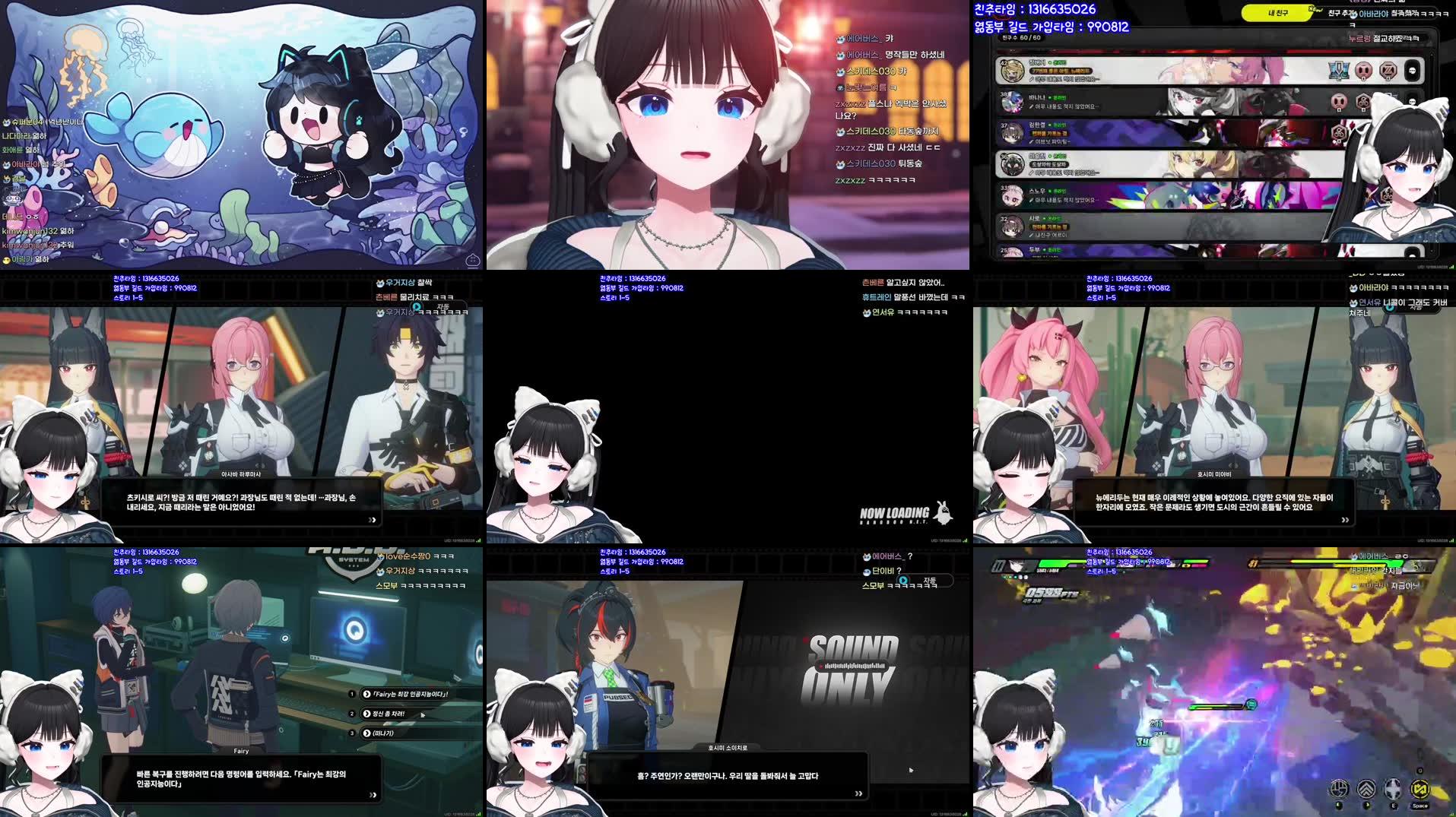Viewport: 1456px width, 817px height.
Task: Select the punch attack skill icon
Action: pos(1339,788)
